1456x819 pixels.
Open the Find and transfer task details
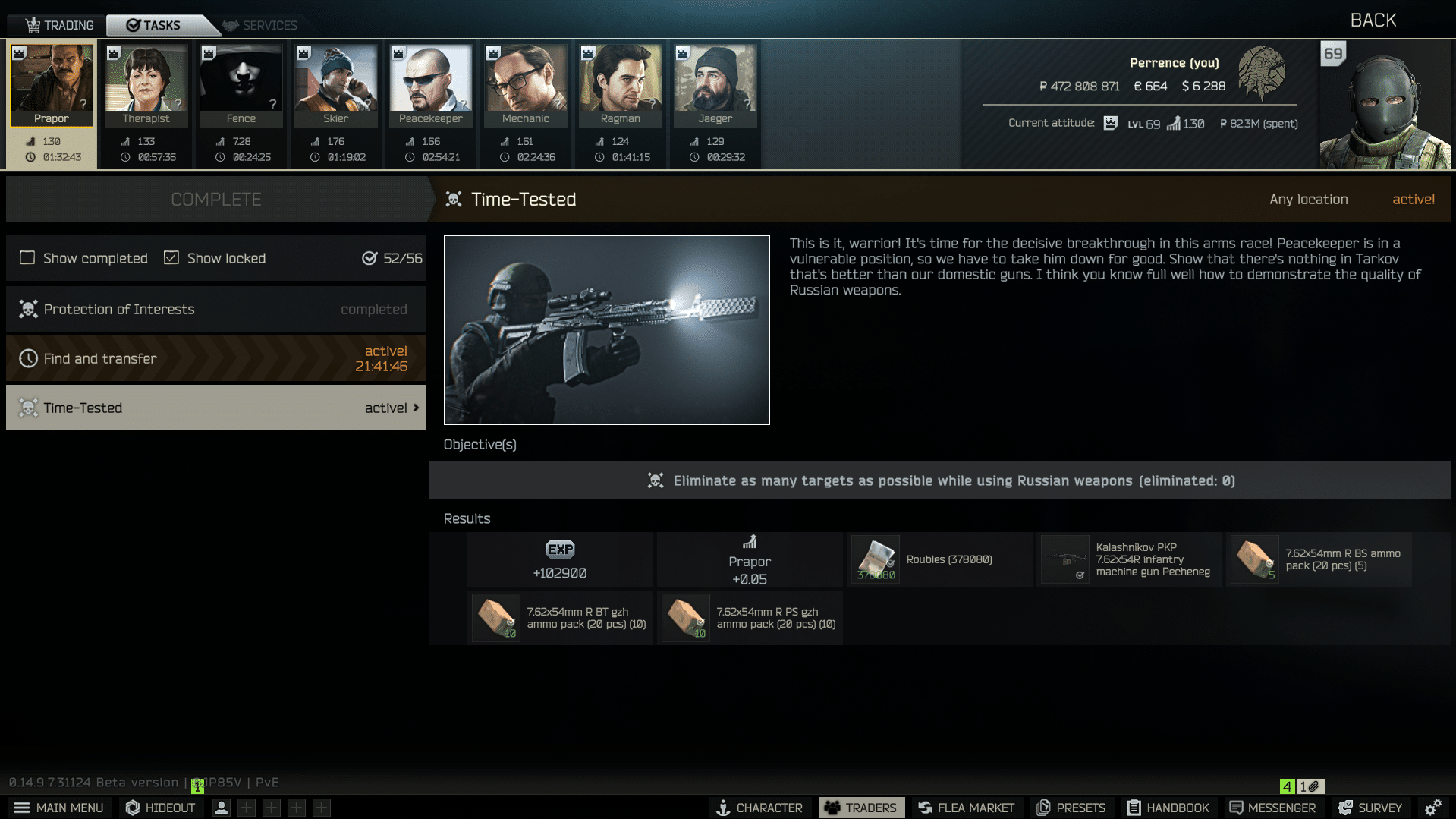[216, 358]
